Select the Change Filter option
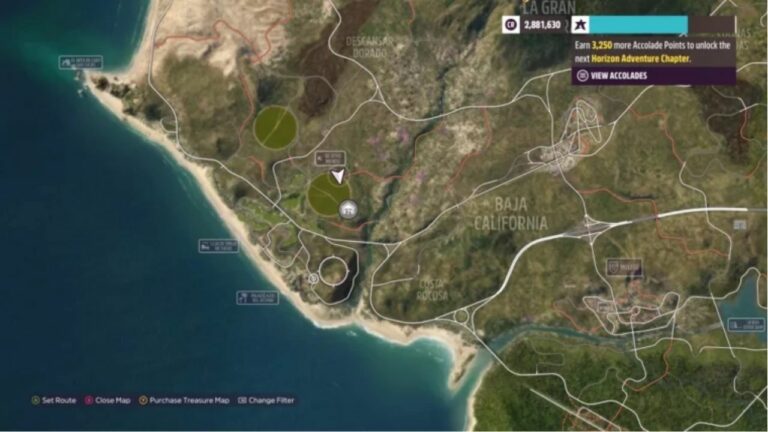This screenshot has width=768, height=432. pos(266,400)
